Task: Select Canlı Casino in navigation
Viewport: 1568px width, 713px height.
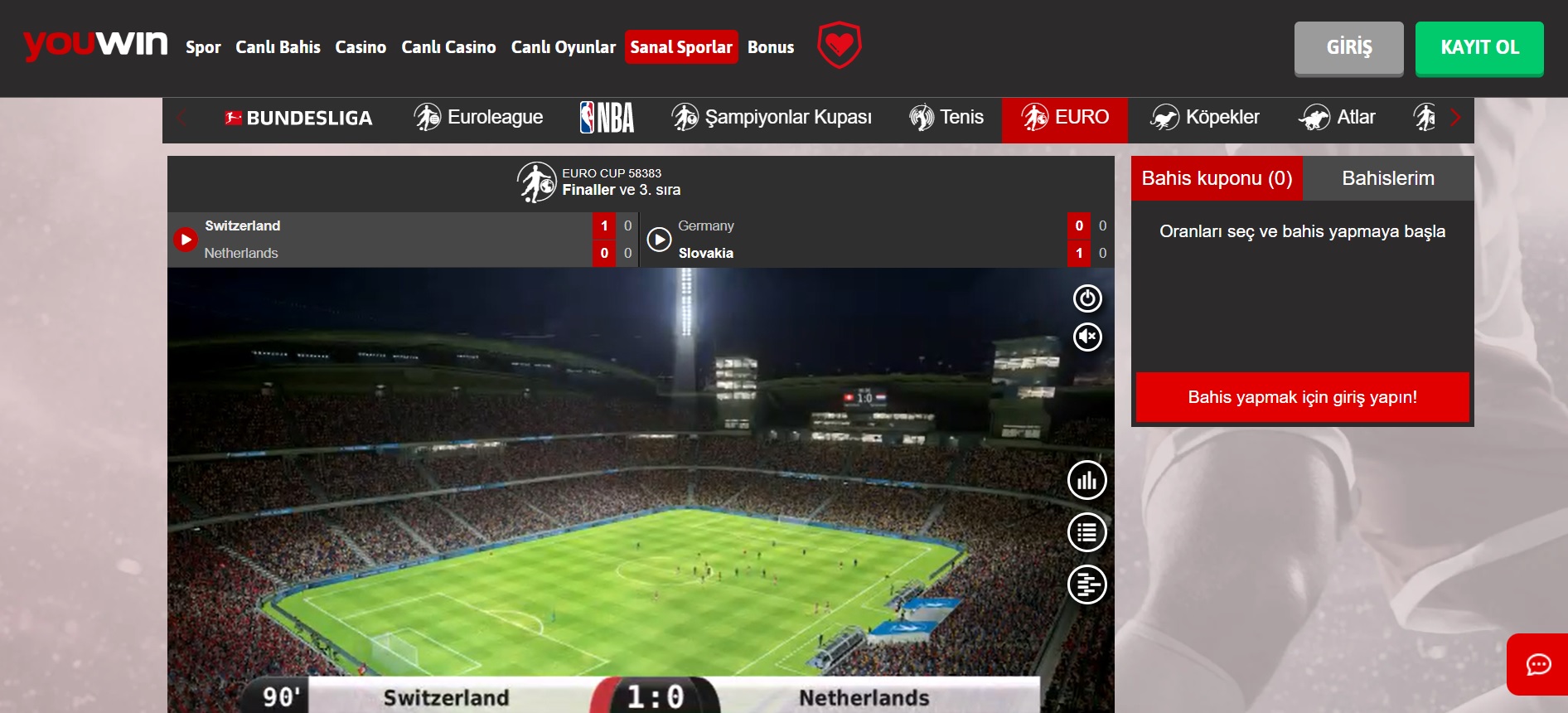Action: [448, 47]
